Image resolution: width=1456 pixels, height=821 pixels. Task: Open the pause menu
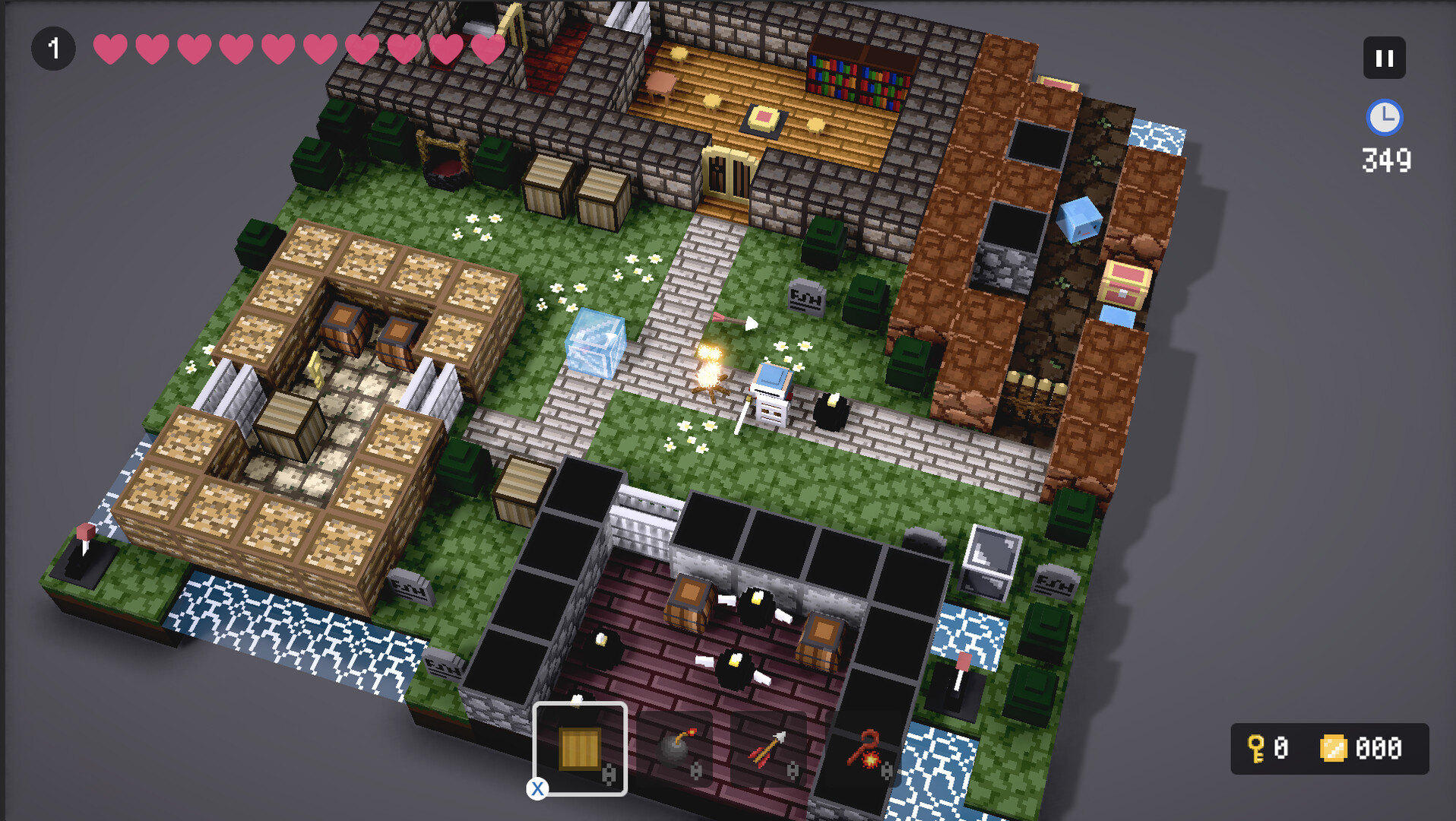(x=1385, y=57)
